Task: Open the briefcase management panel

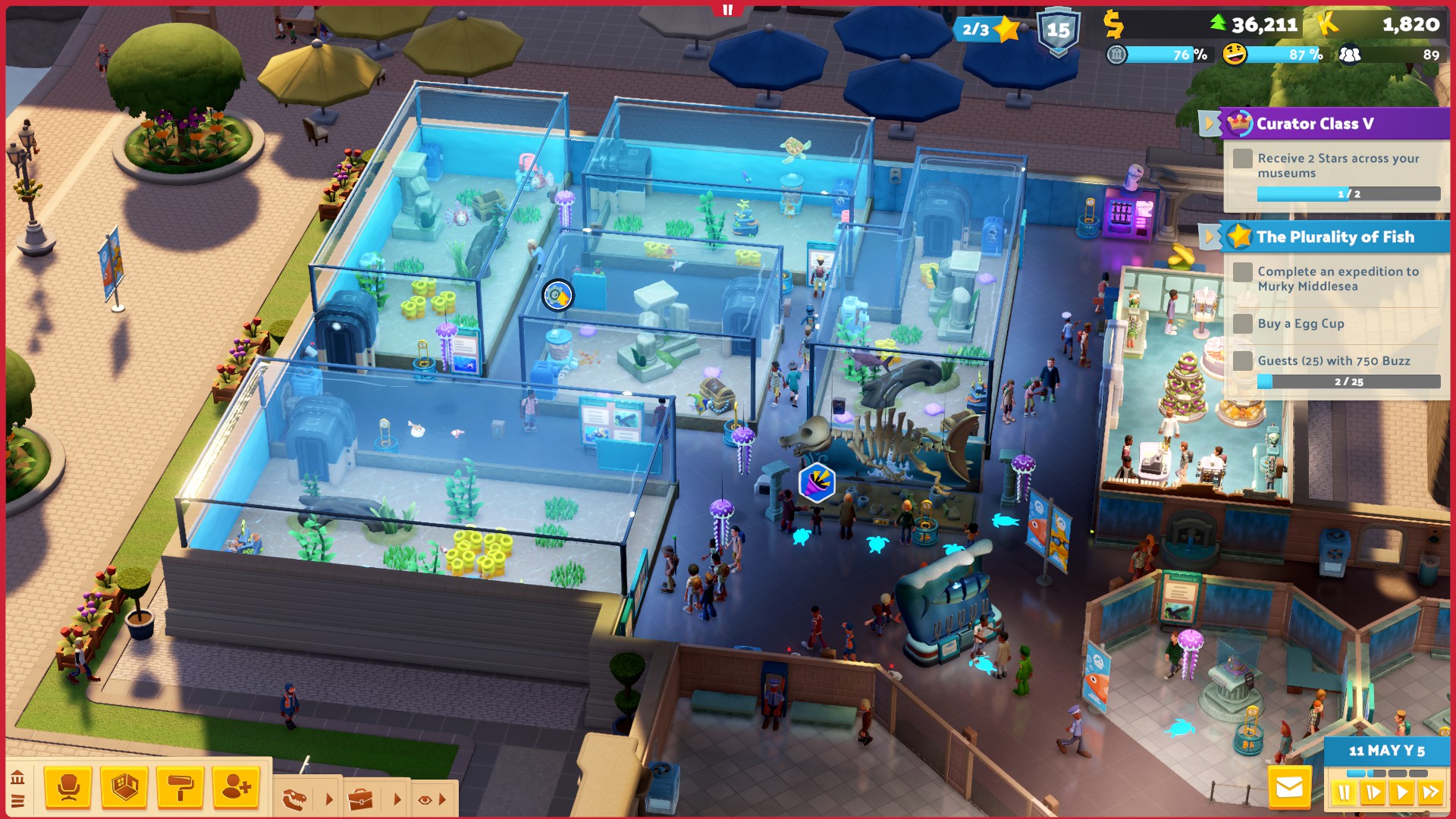Action: point(361,799)
